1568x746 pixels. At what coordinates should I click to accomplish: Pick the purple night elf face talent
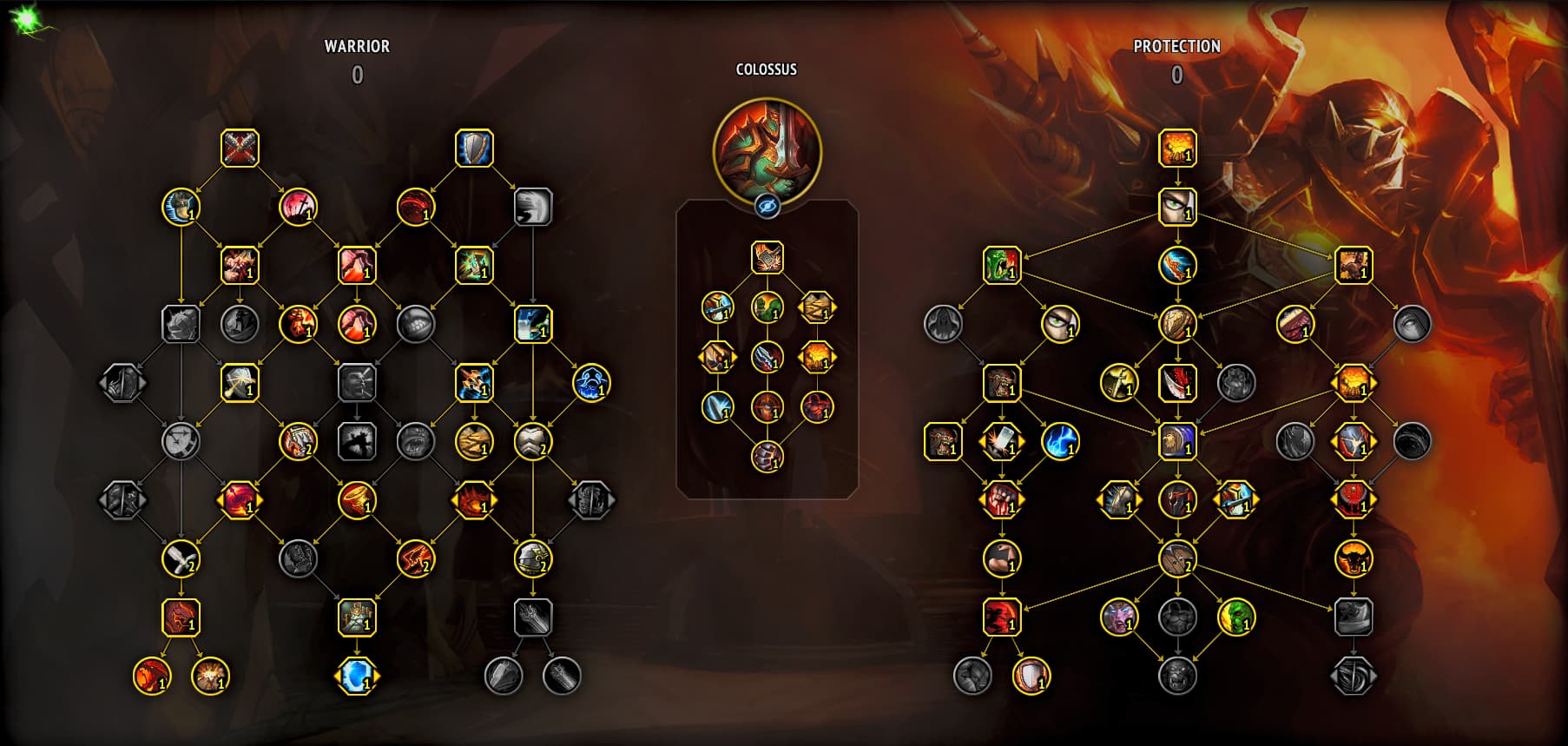(1118, 617)
